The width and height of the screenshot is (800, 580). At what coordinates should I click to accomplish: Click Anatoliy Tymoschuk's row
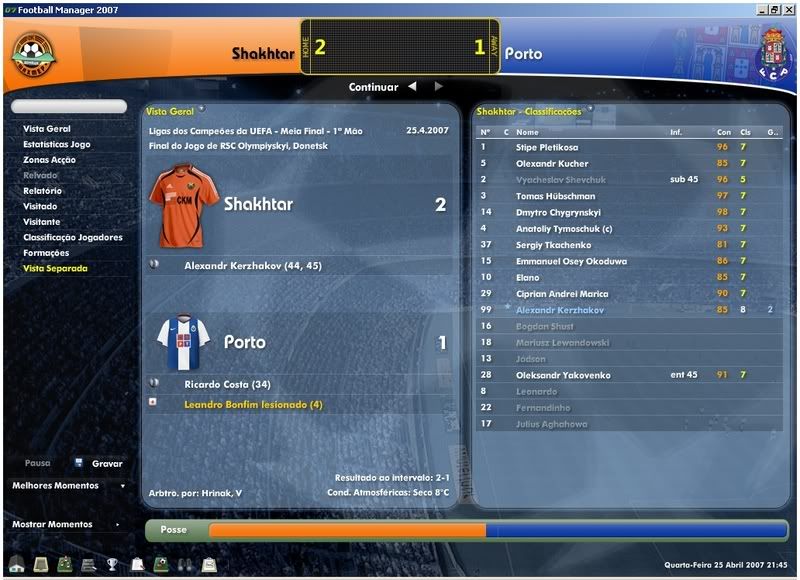coord(564,229)
